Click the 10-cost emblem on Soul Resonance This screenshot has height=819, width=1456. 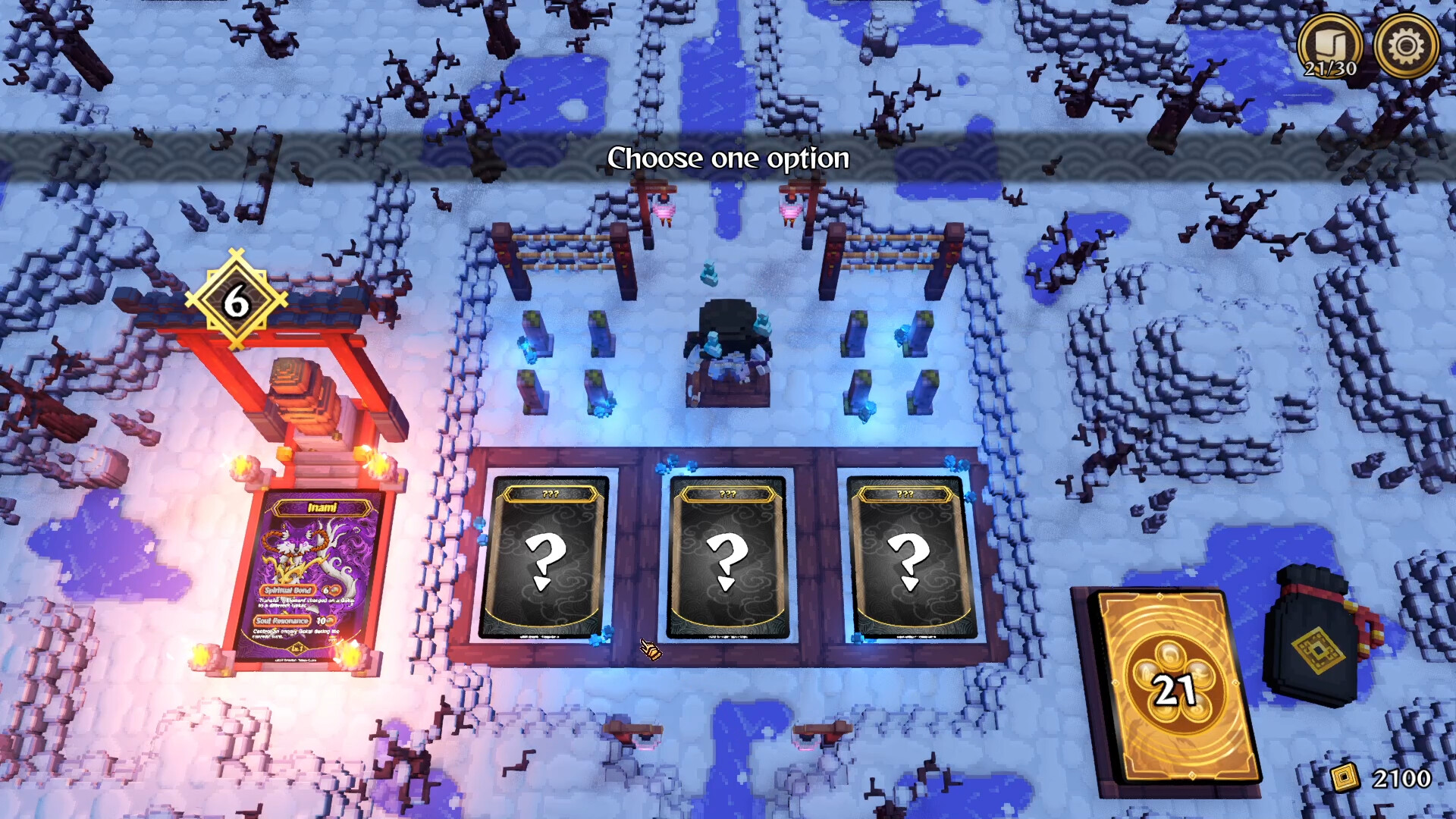tap(328, 620)
